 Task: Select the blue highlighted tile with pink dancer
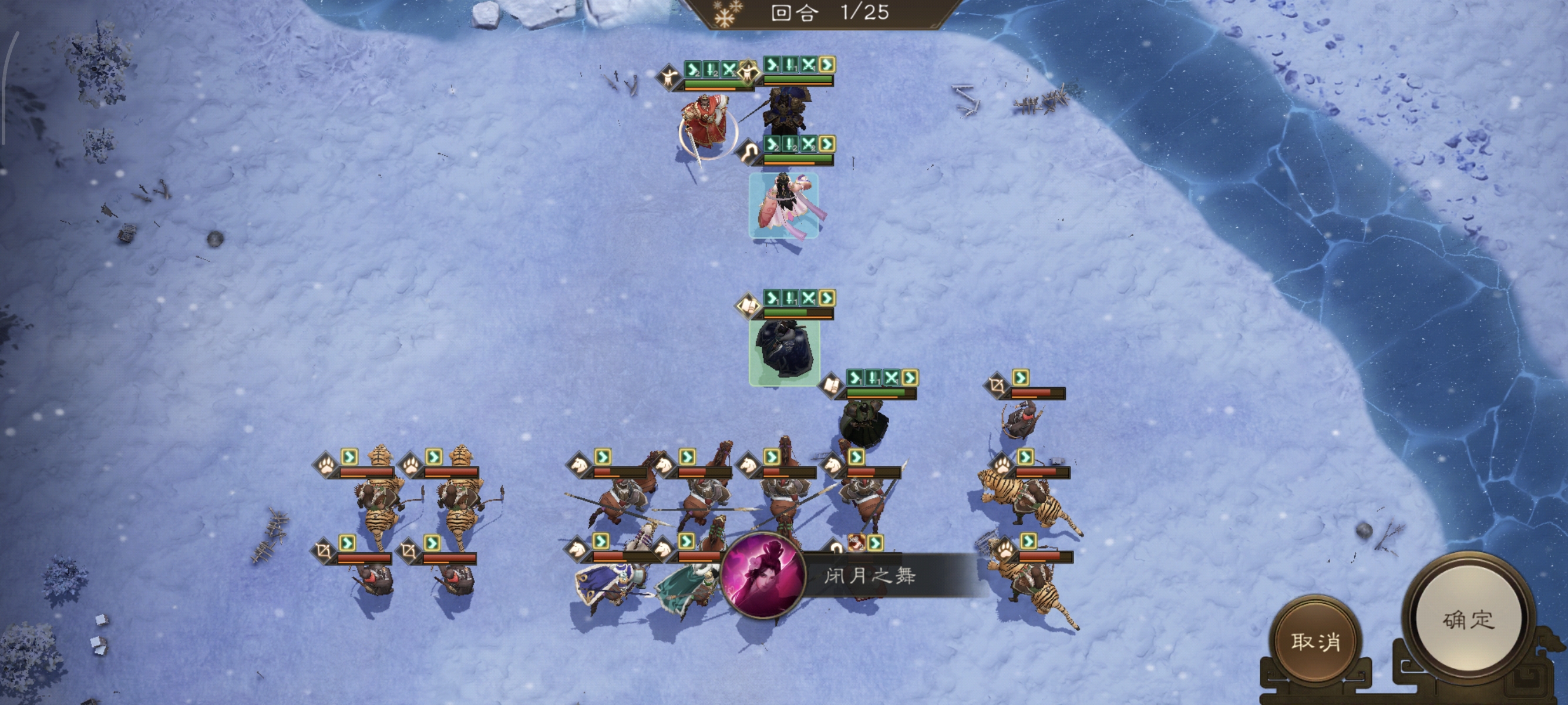tap(783, 206)
